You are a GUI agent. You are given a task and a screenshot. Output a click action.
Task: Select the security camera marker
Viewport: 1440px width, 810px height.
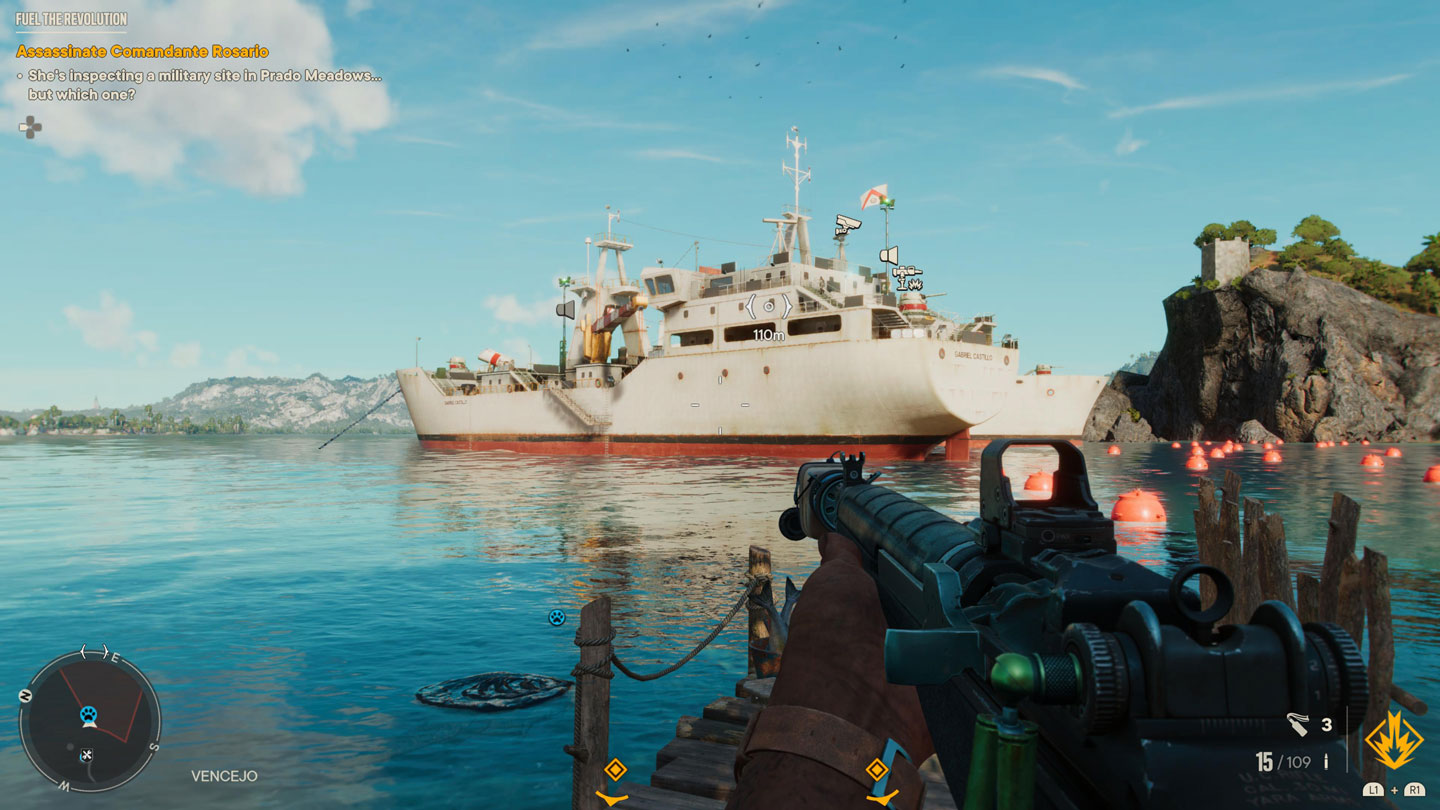click(x=847, y=225)
